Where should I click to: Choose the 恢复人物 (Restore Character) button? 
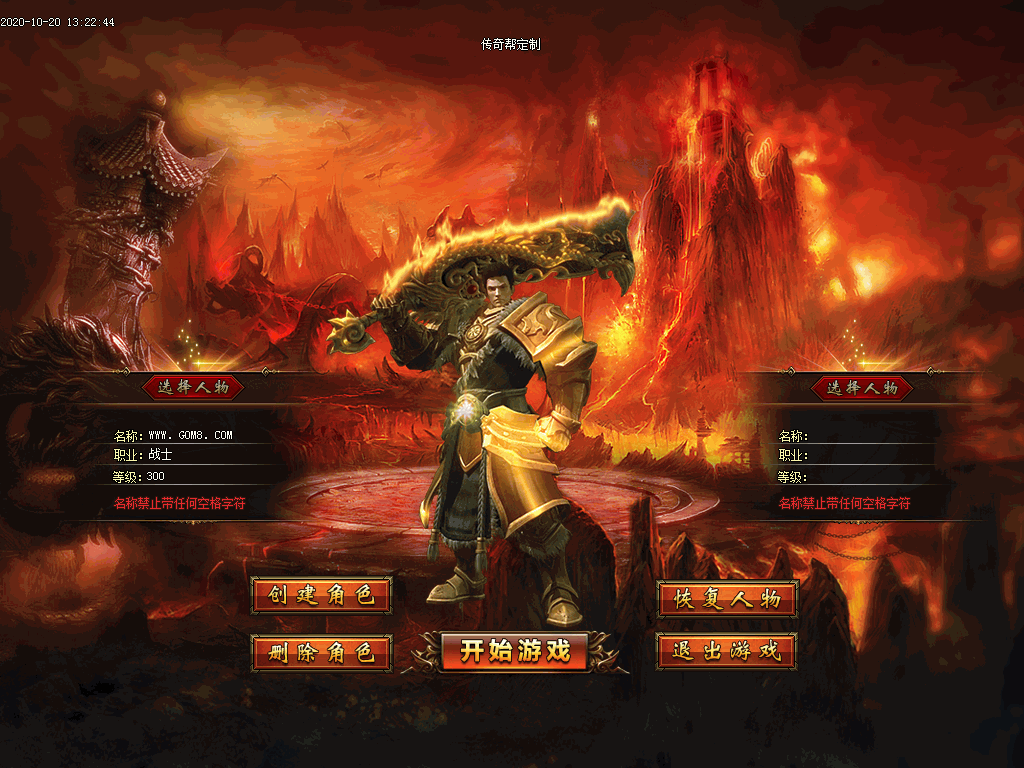coord(727,598)
